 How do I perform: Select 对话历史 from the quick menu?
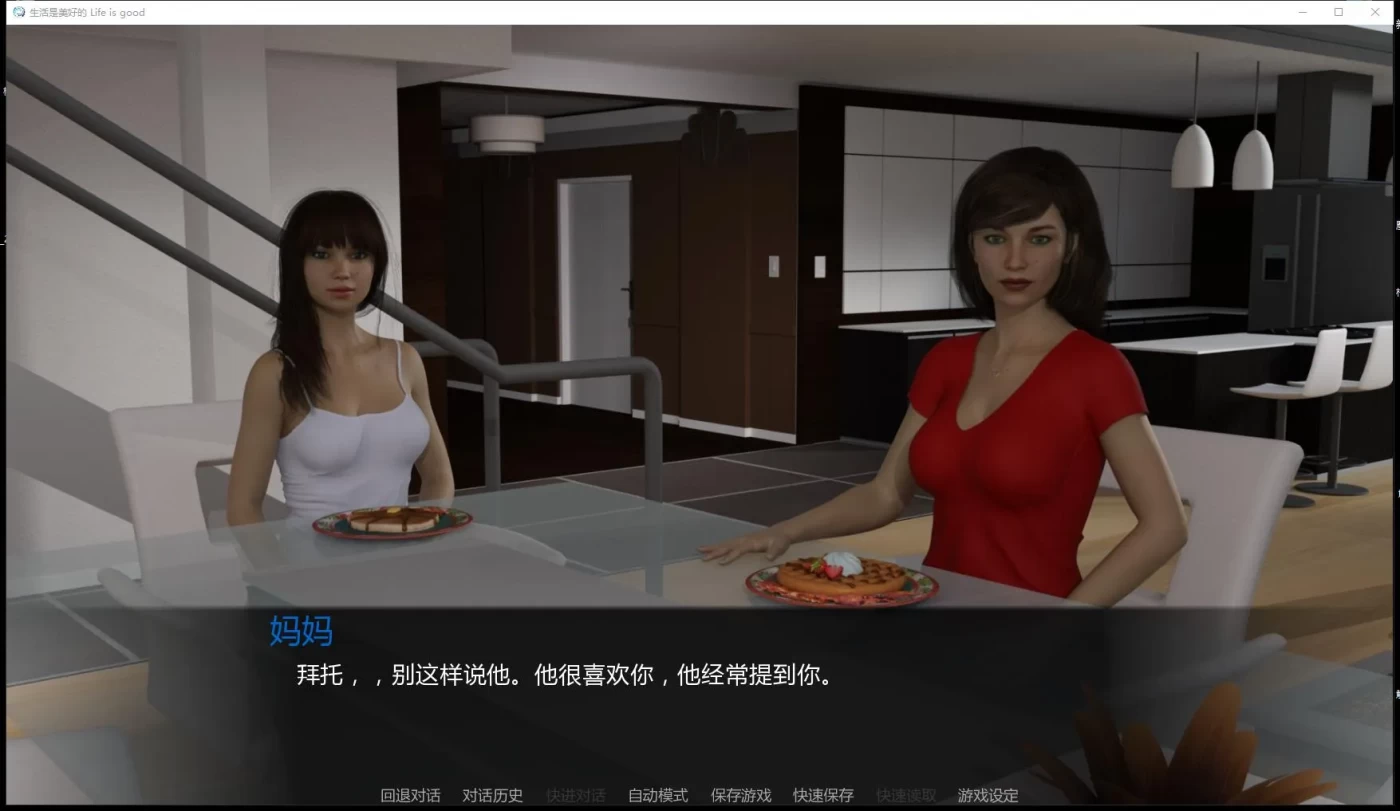tap(491, 795)
